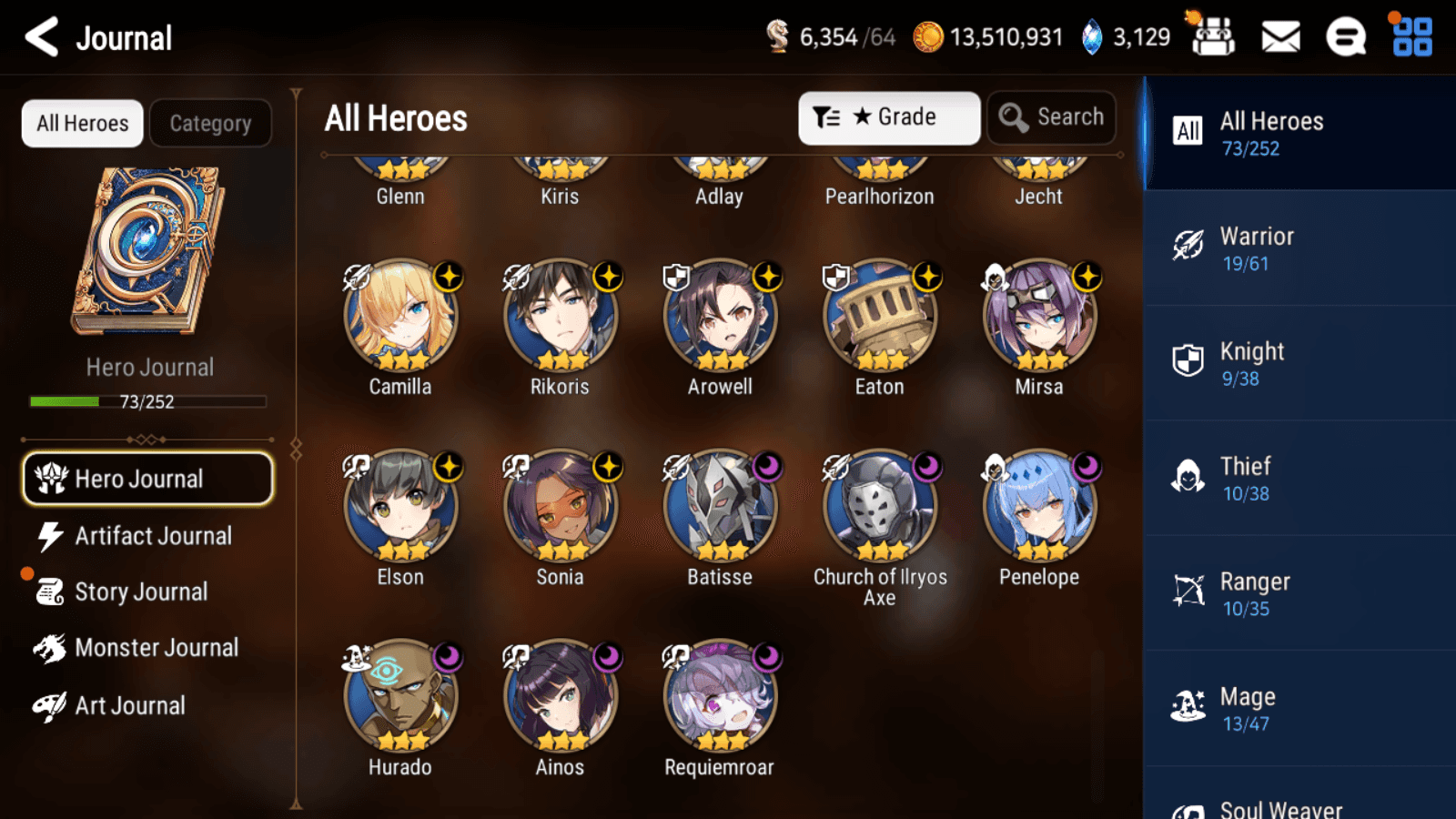
Task: Open the chat bubble icon
Action: (x=1346, y=37)
